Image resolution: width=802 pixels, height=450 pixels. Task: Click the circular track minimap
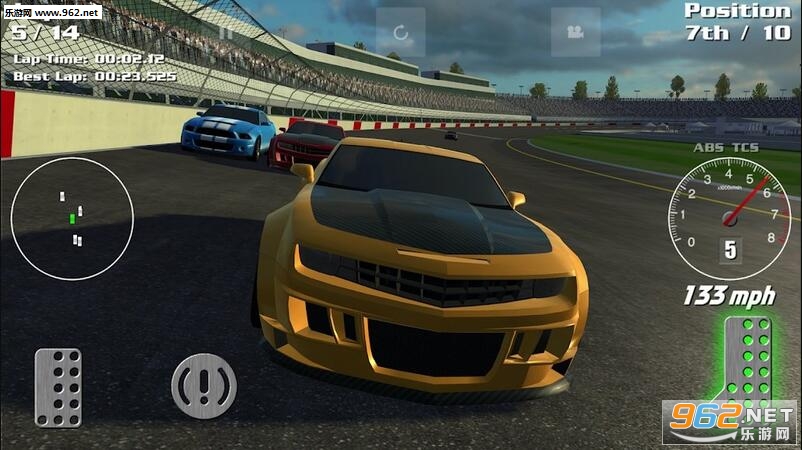72,218
